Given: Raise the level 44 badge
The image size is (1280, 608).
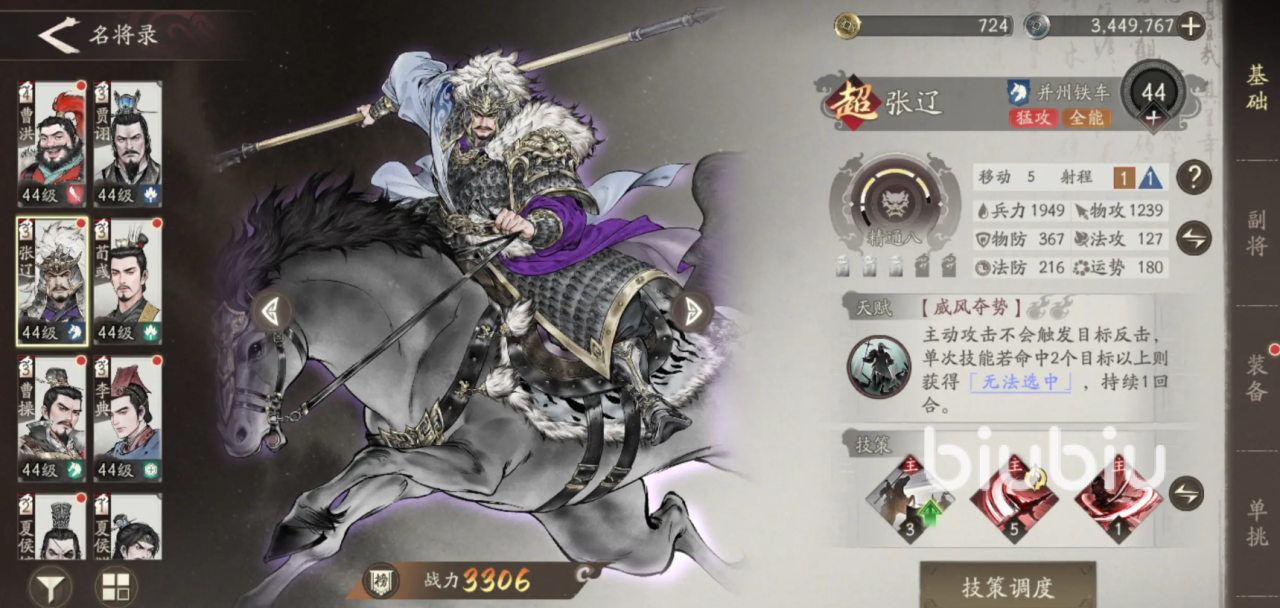Looking at the screenshot, I should coord(1153,117).
